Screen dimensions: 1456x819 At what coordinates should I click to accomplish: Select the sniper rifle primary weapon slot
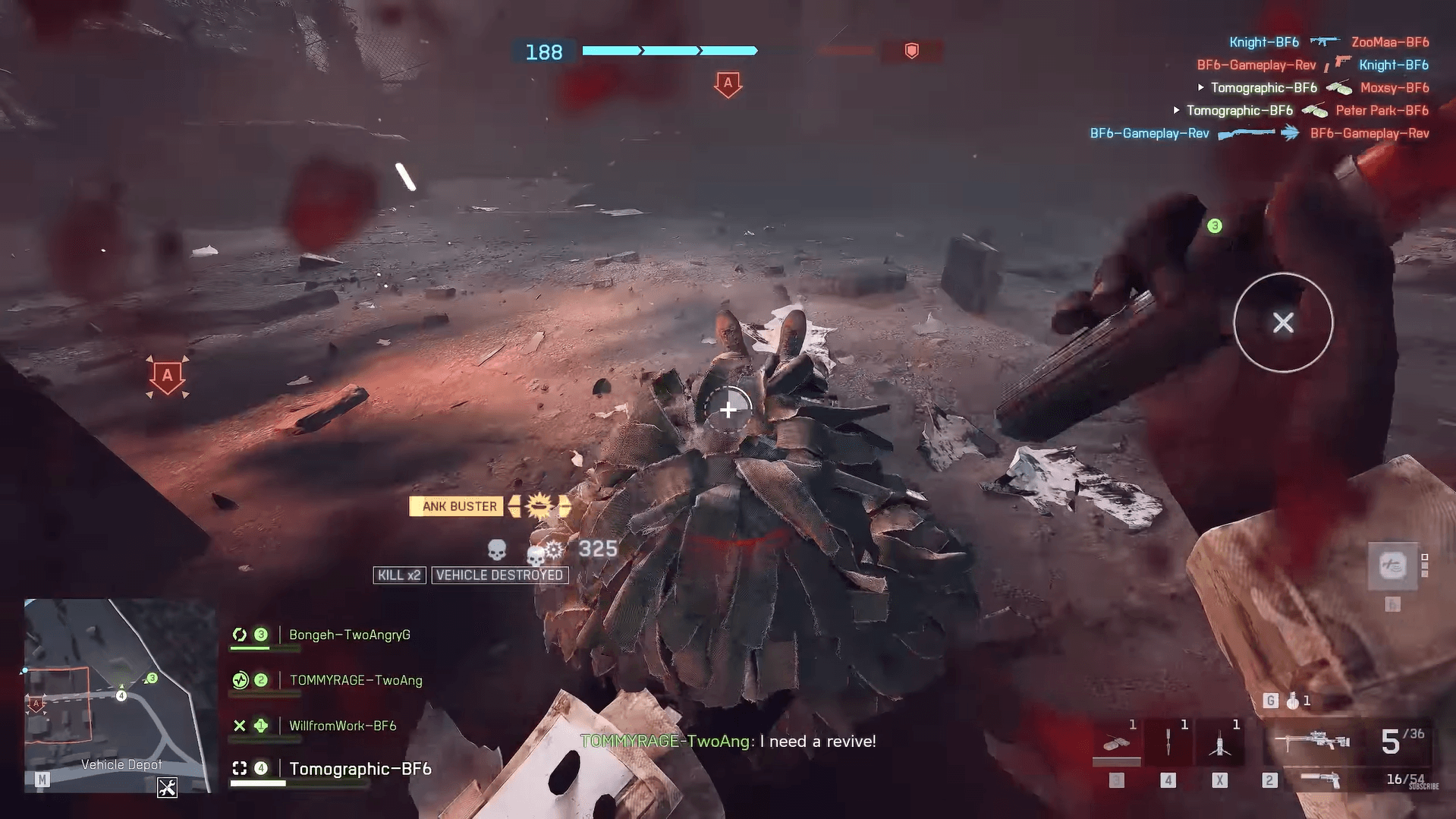pyautogui.click(x=1312, y=741)
